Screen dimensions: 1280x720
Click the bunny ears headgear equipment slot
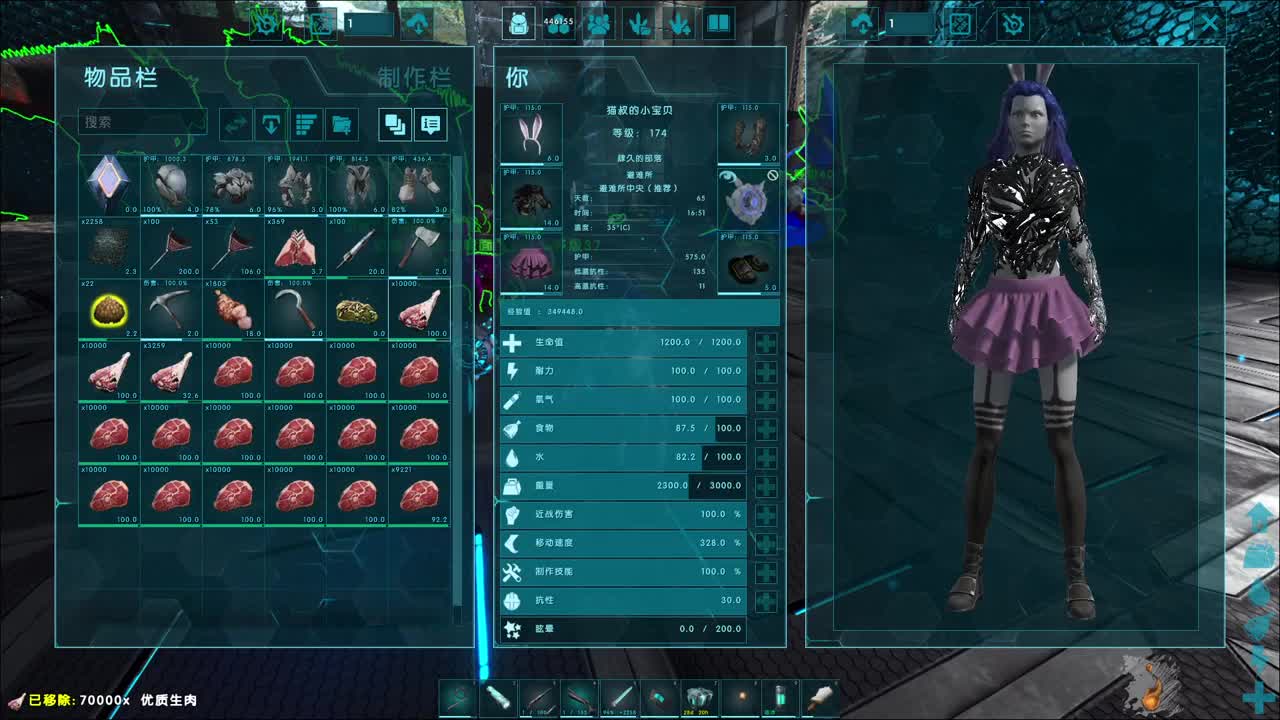(x=531, y=133)
